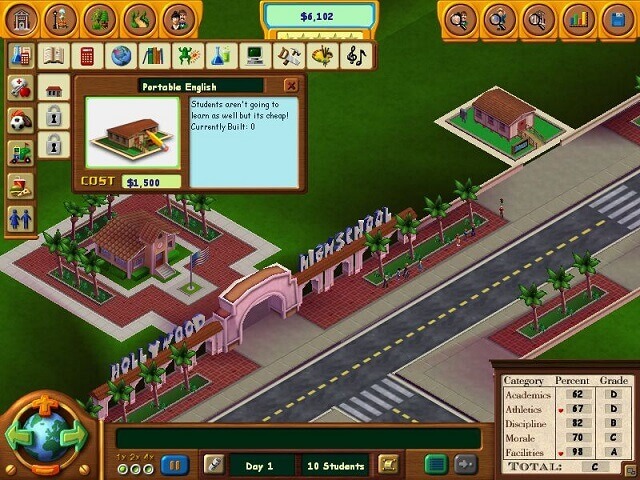Open the restroom facilities category
This screenshot has width=640, height=480.
pos(20,217)
